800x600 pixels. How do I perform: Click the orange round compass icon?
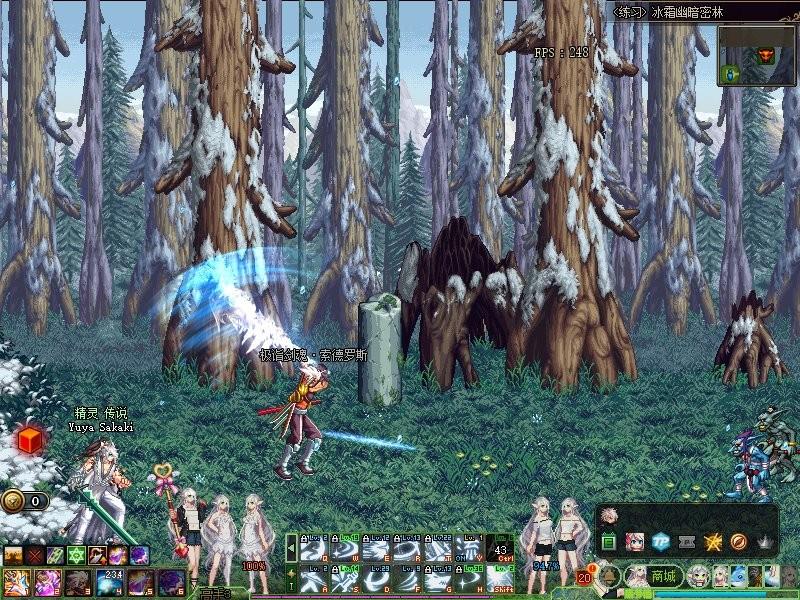pos(739,542)
